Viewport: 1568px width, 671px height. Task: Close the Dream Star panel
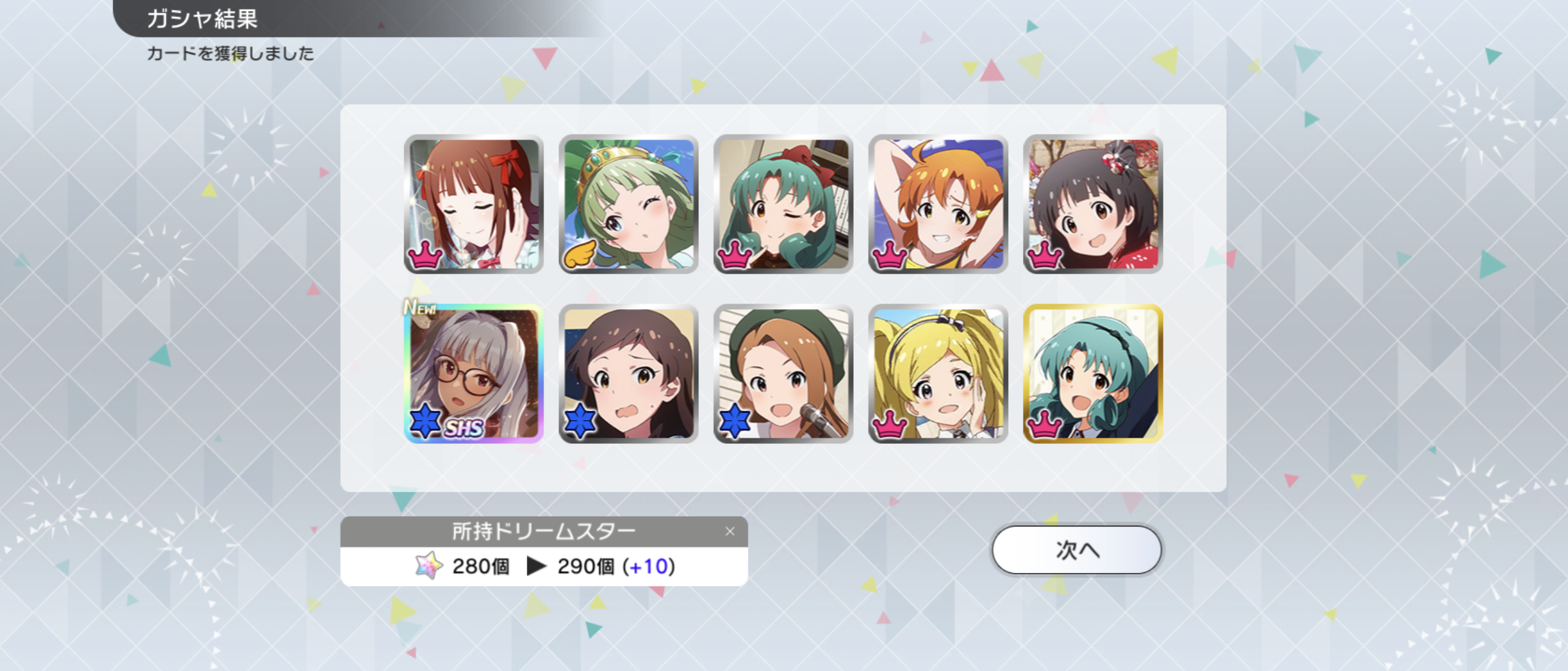pos(729,531)
